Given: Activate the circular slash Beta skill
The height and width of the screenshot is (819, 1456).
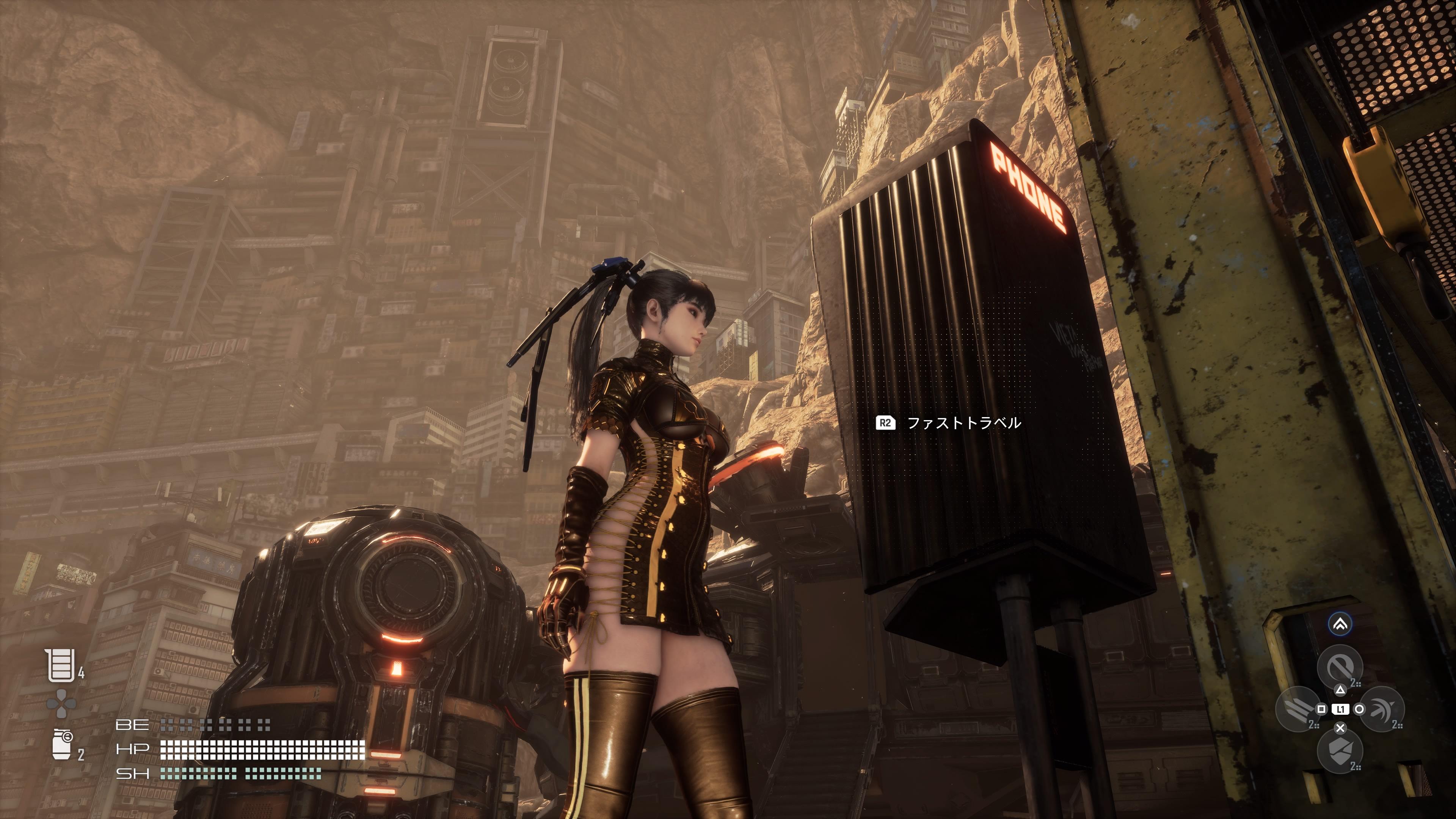Looking at the screenshot, I should tap(1339, 667).
